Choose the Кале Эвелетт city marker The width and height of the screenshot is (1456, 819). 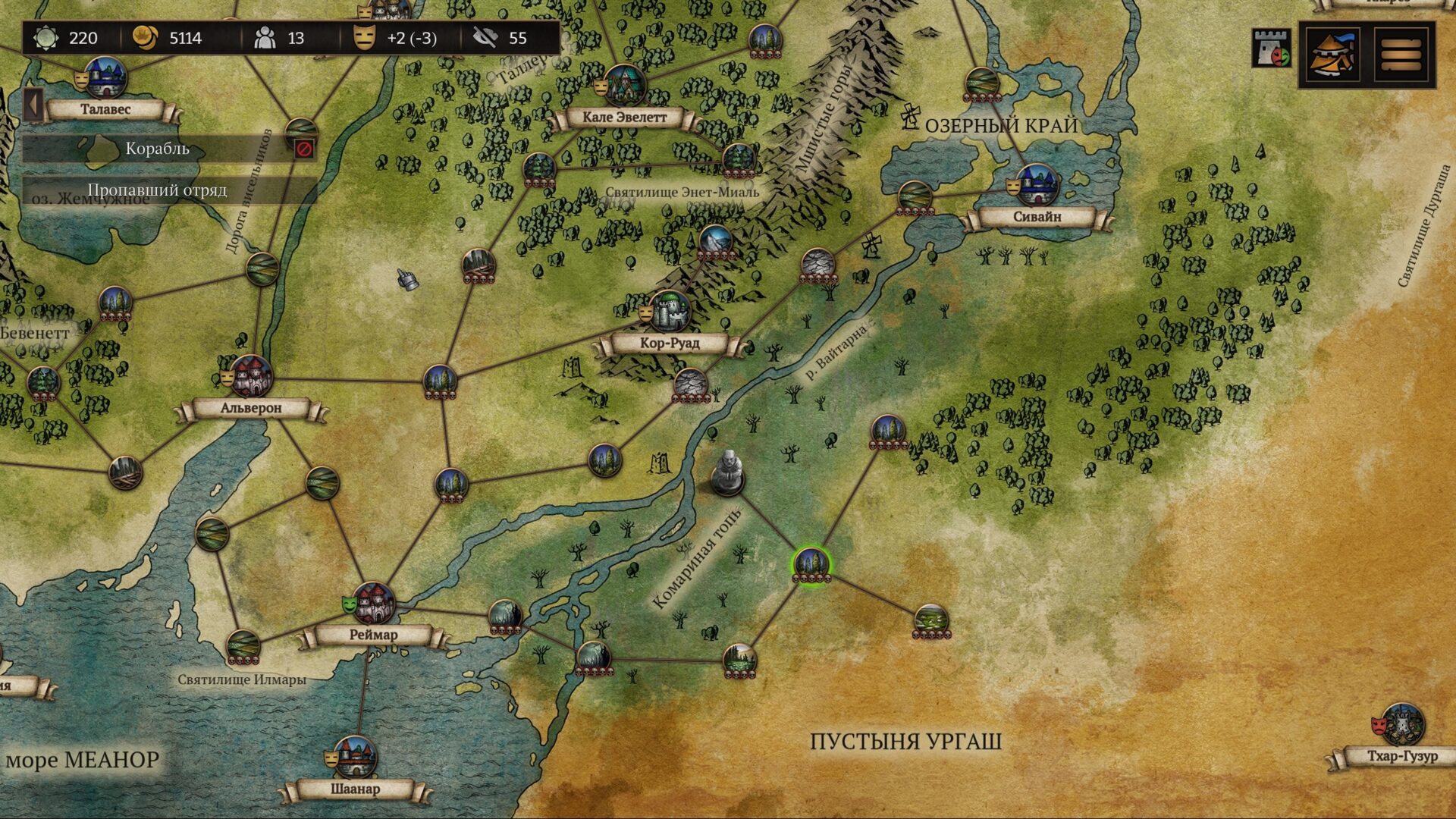pos(624,85)
